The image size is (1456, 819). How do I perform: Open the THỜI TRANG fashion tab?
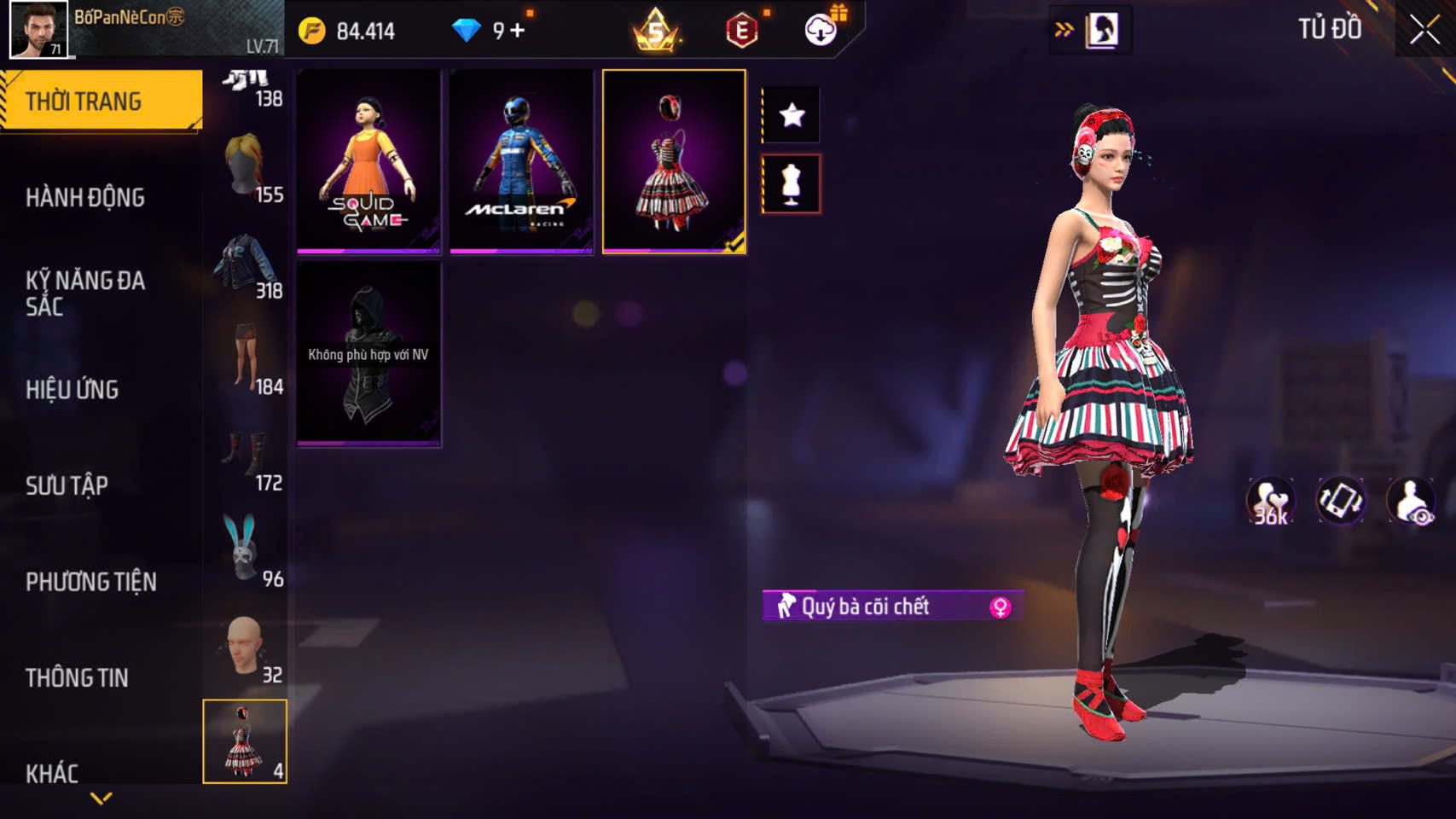click(101, 101)
